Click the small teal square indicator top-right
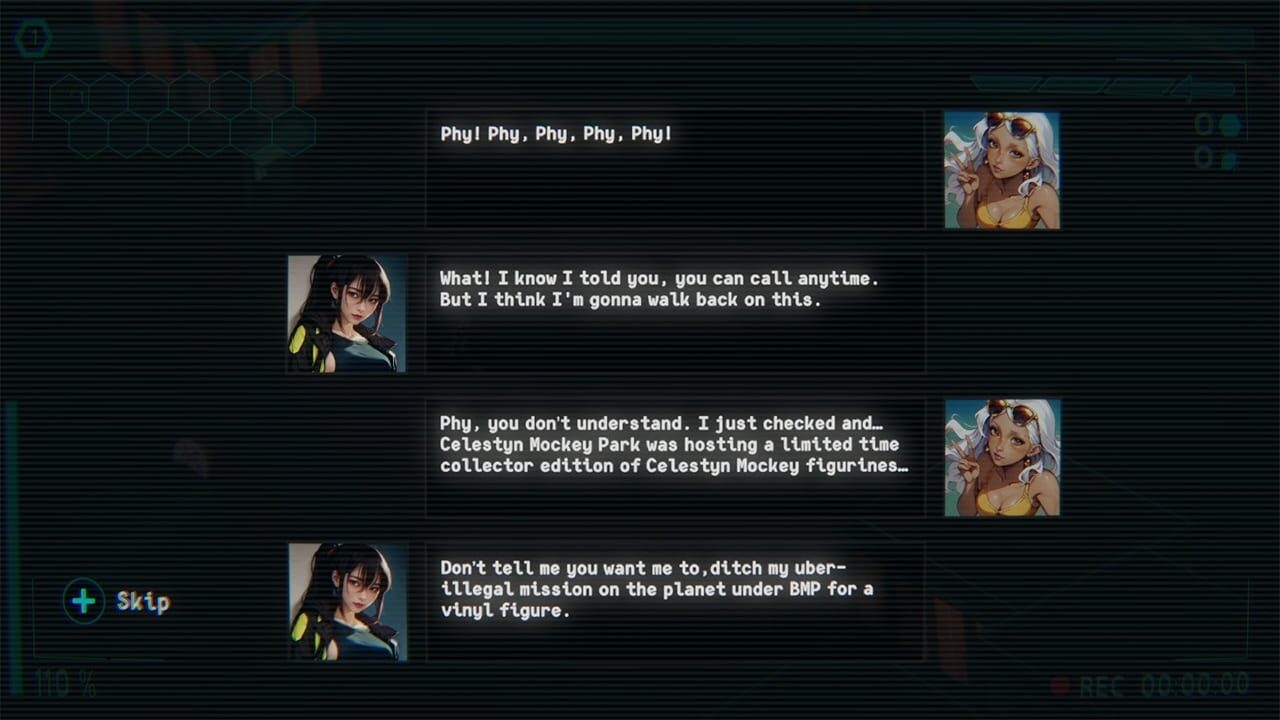Viewport: 1280px width, 720px height. pyautogui.click(x=1228, y=156)
